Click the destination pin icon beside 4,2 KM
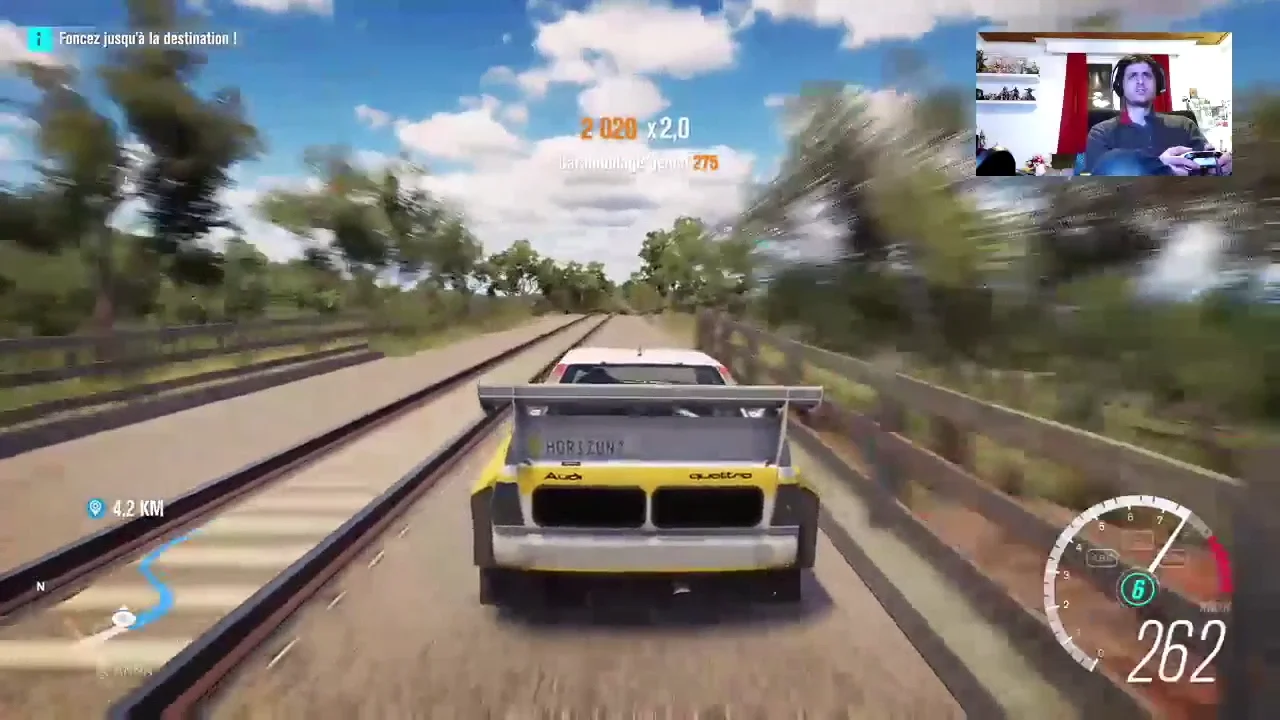 95,508
